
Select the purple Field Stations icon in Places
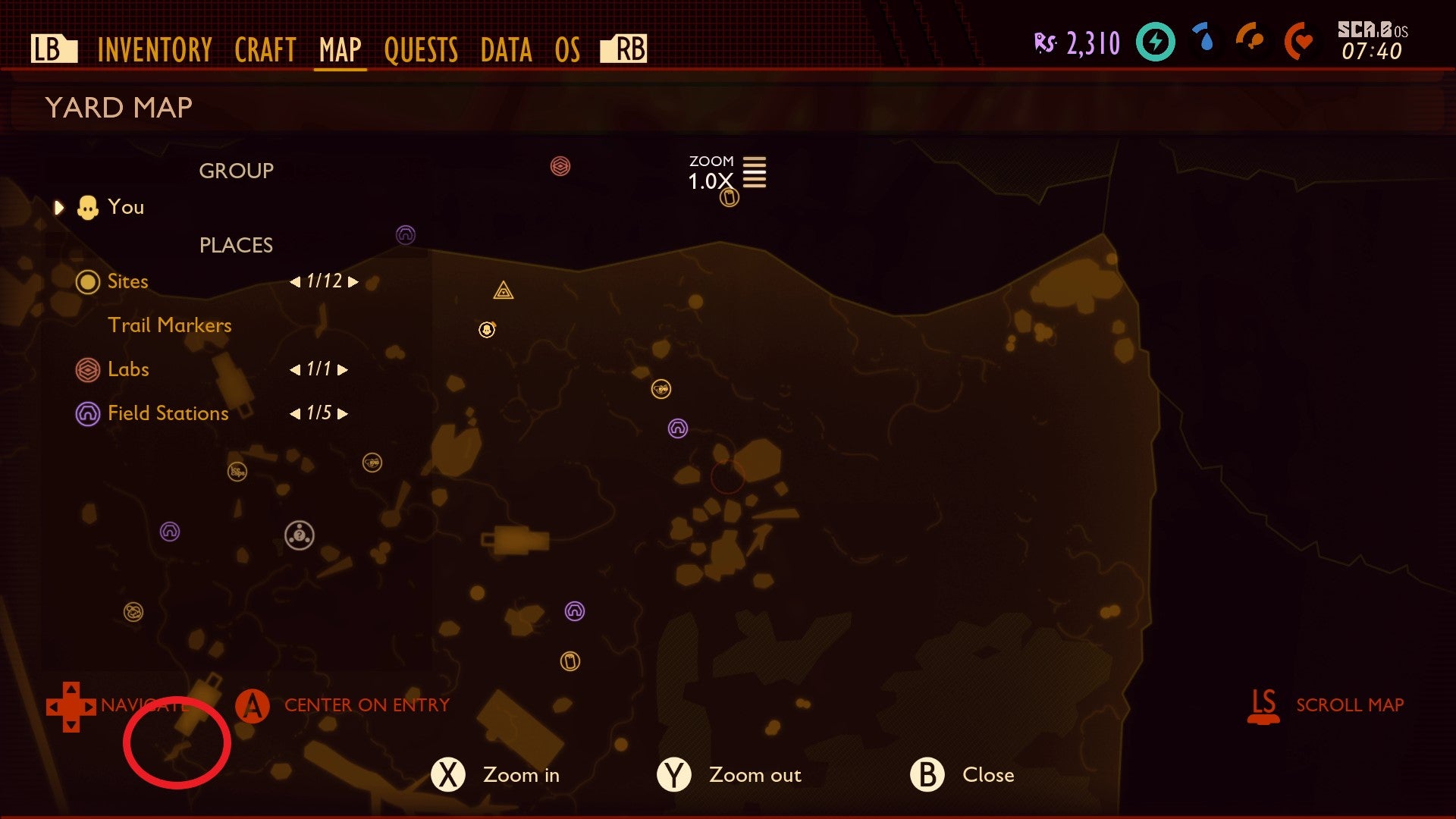pos(87,413)
